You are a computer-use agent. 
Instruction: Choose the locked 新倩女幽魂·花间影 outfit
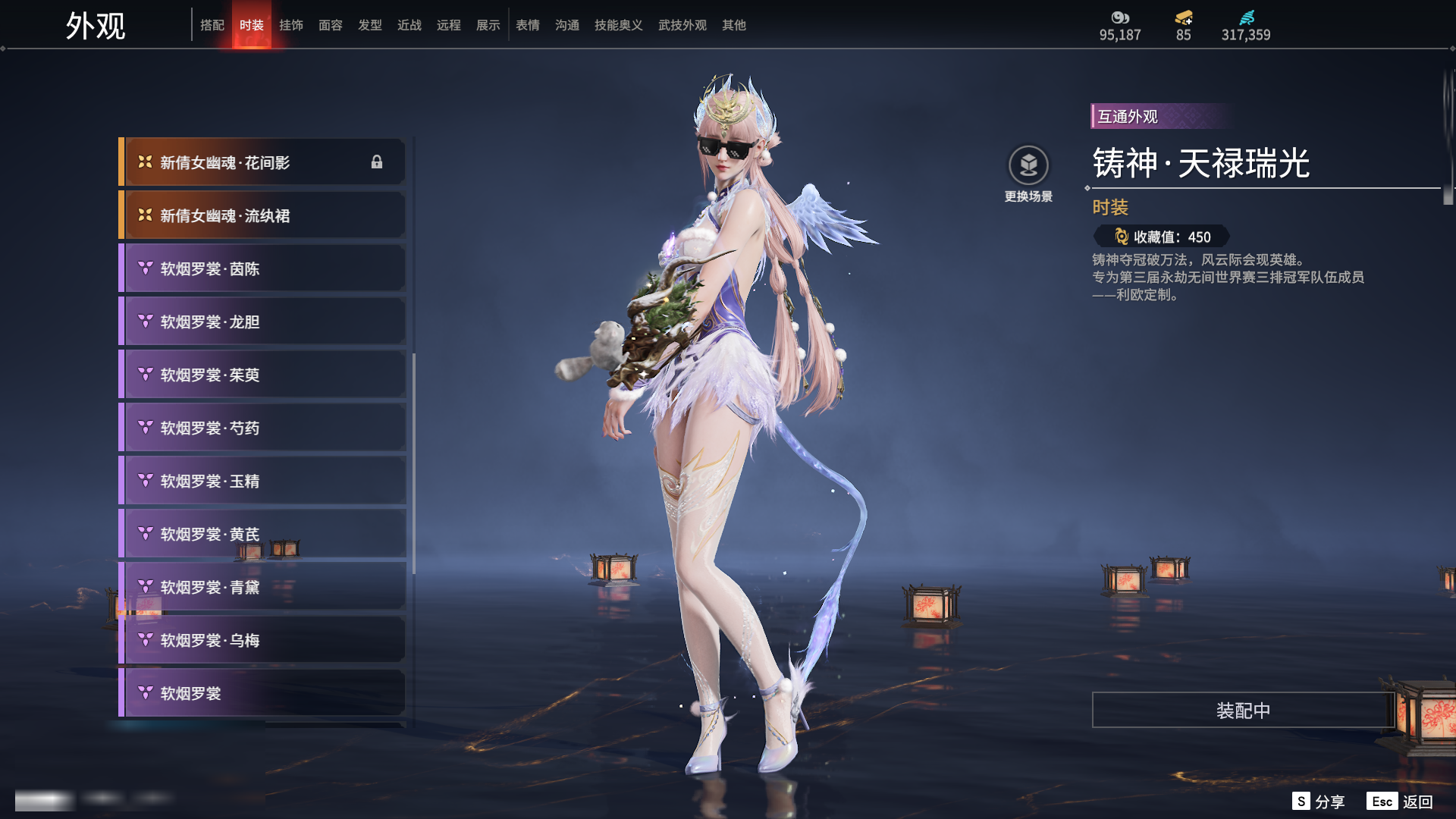(262, 162)
